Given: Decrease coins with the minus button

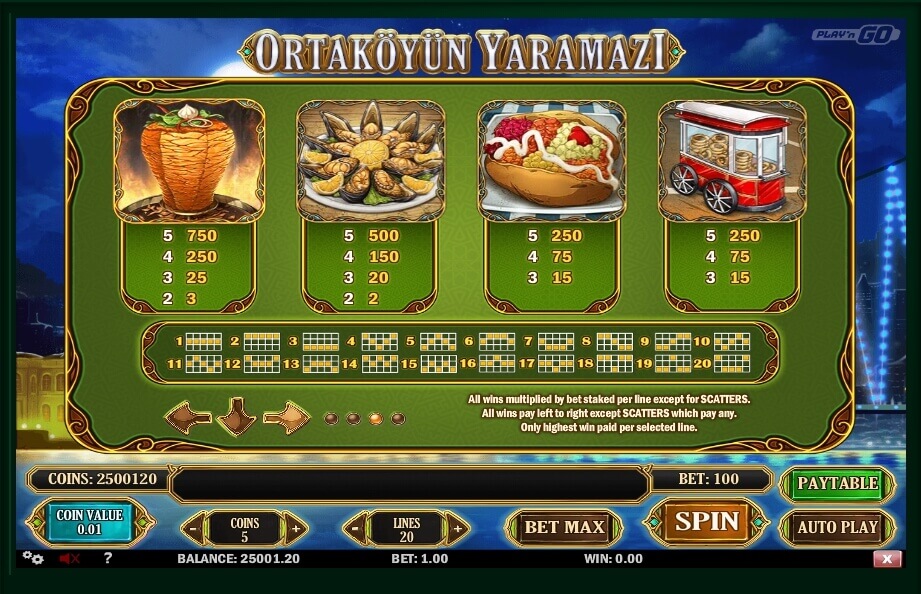Looking at the screenshot, I should pyautogui.click(x=194, y=527).
